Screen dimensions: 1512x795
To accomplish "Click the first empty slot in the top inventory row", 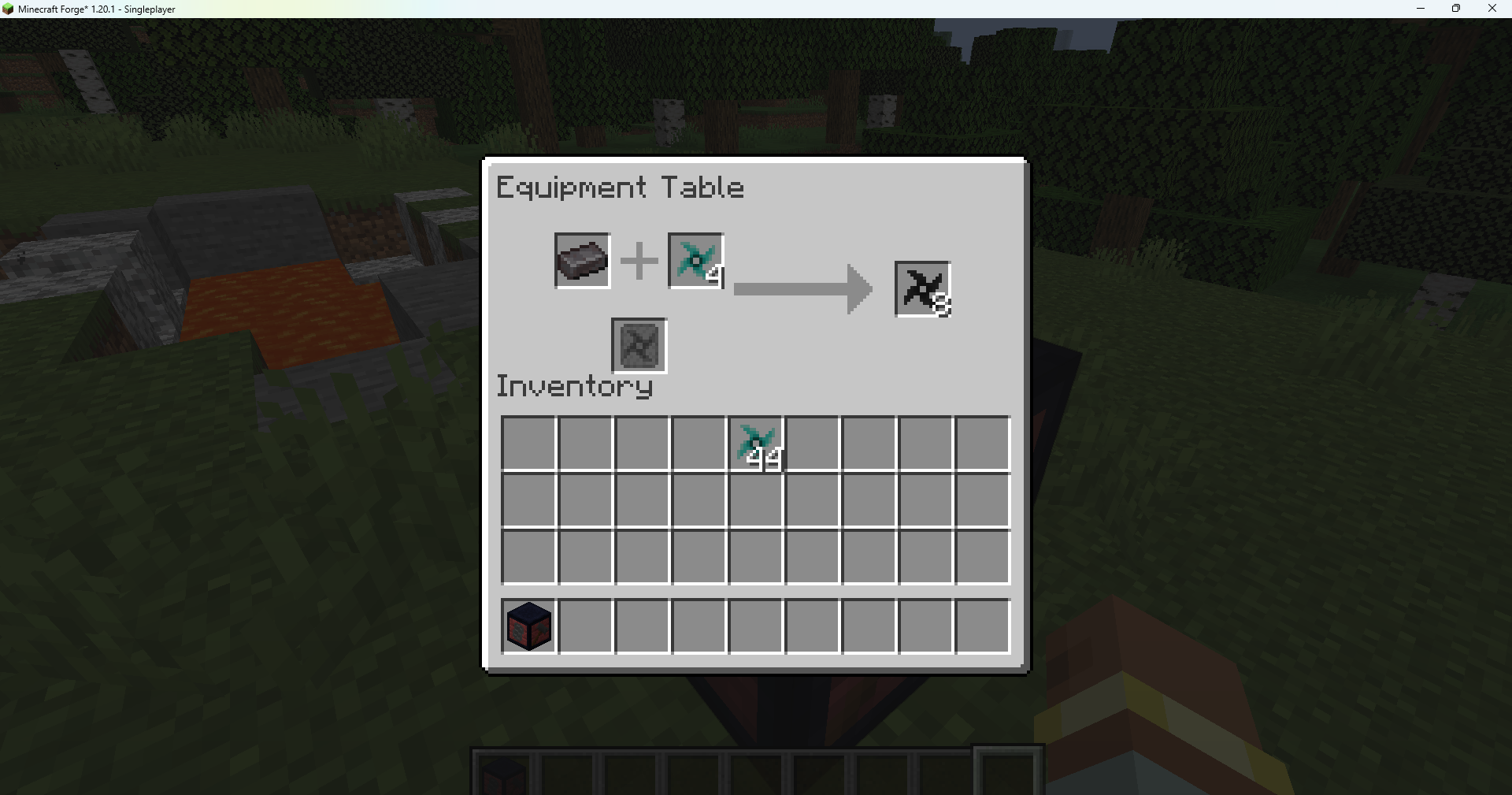I will pos(528,443).
